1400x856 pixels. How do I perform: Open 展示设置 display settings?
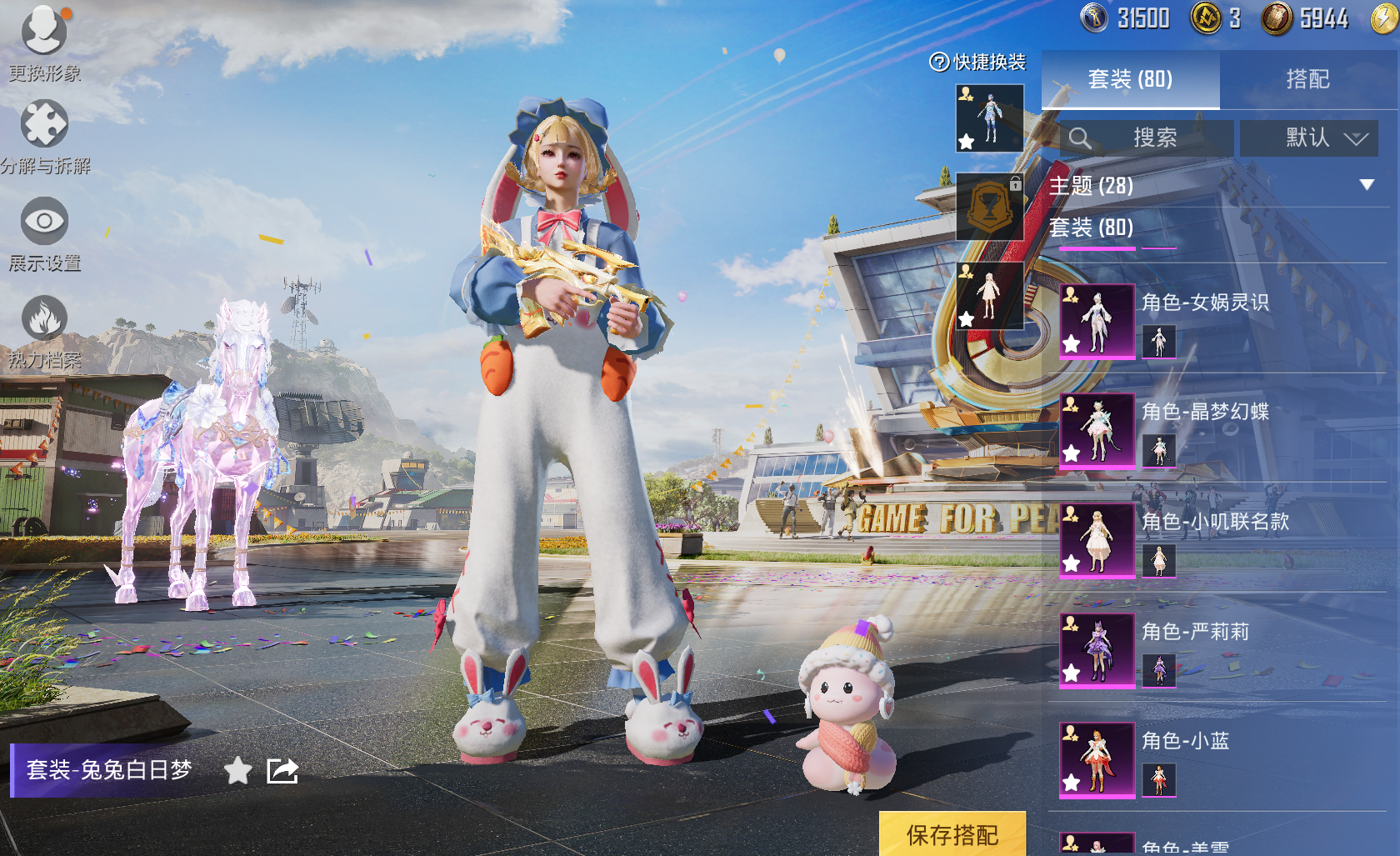click(44, 232)
